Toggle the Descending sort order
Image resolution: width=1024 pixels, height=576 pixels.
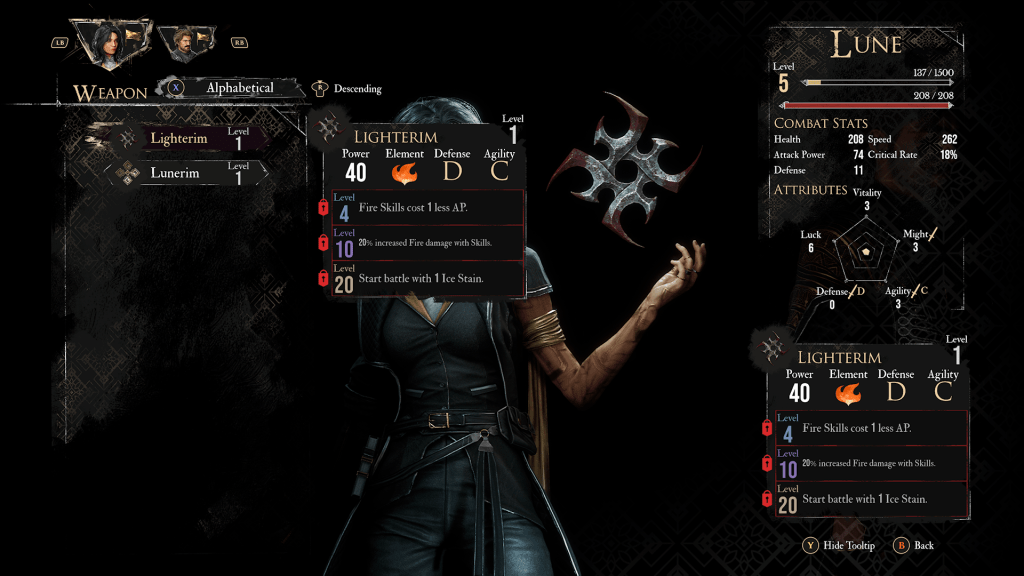[x=357, y=89]
